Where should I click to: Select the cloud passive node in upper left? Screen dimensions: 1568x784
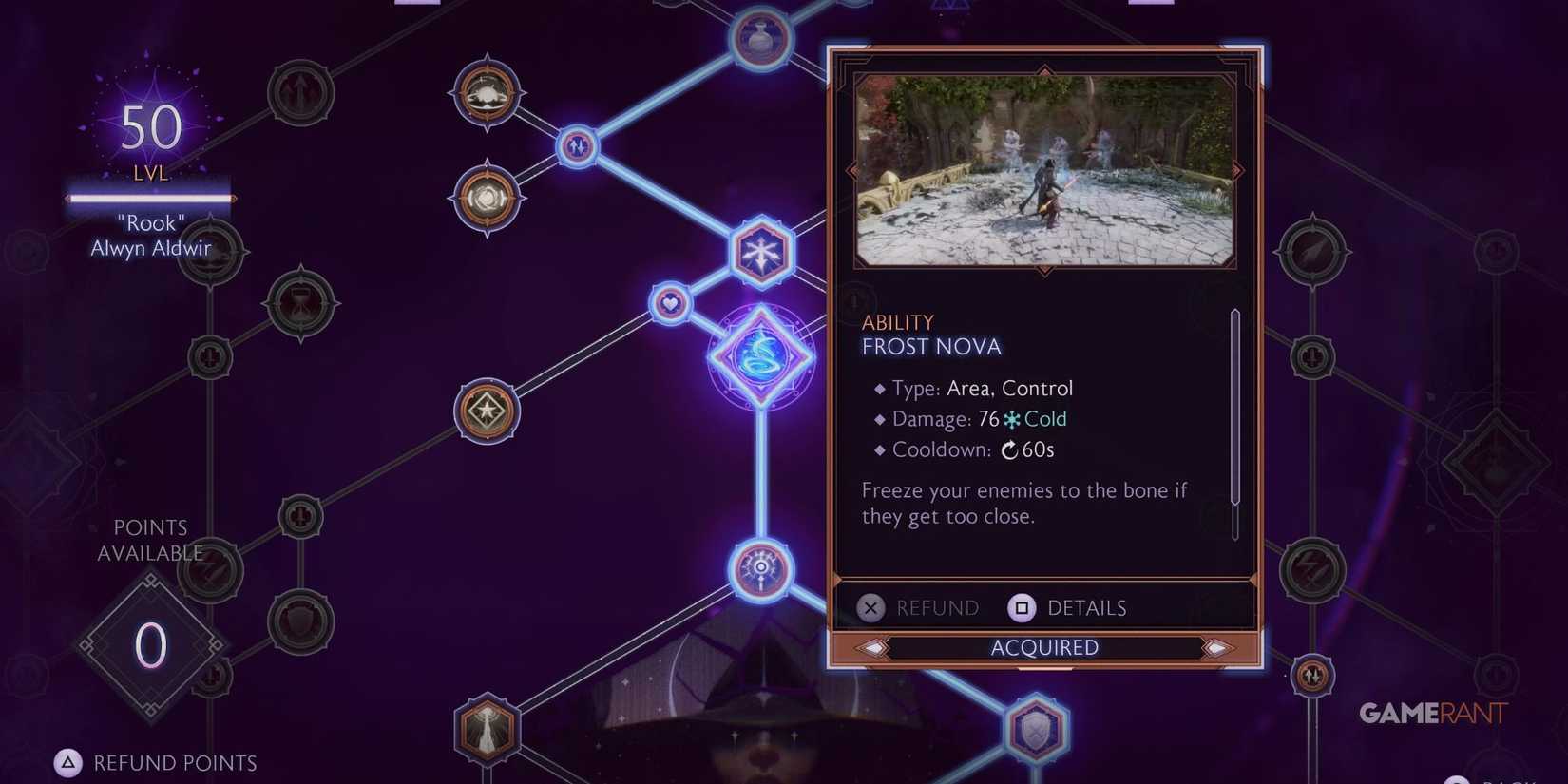tap(487, 93)
